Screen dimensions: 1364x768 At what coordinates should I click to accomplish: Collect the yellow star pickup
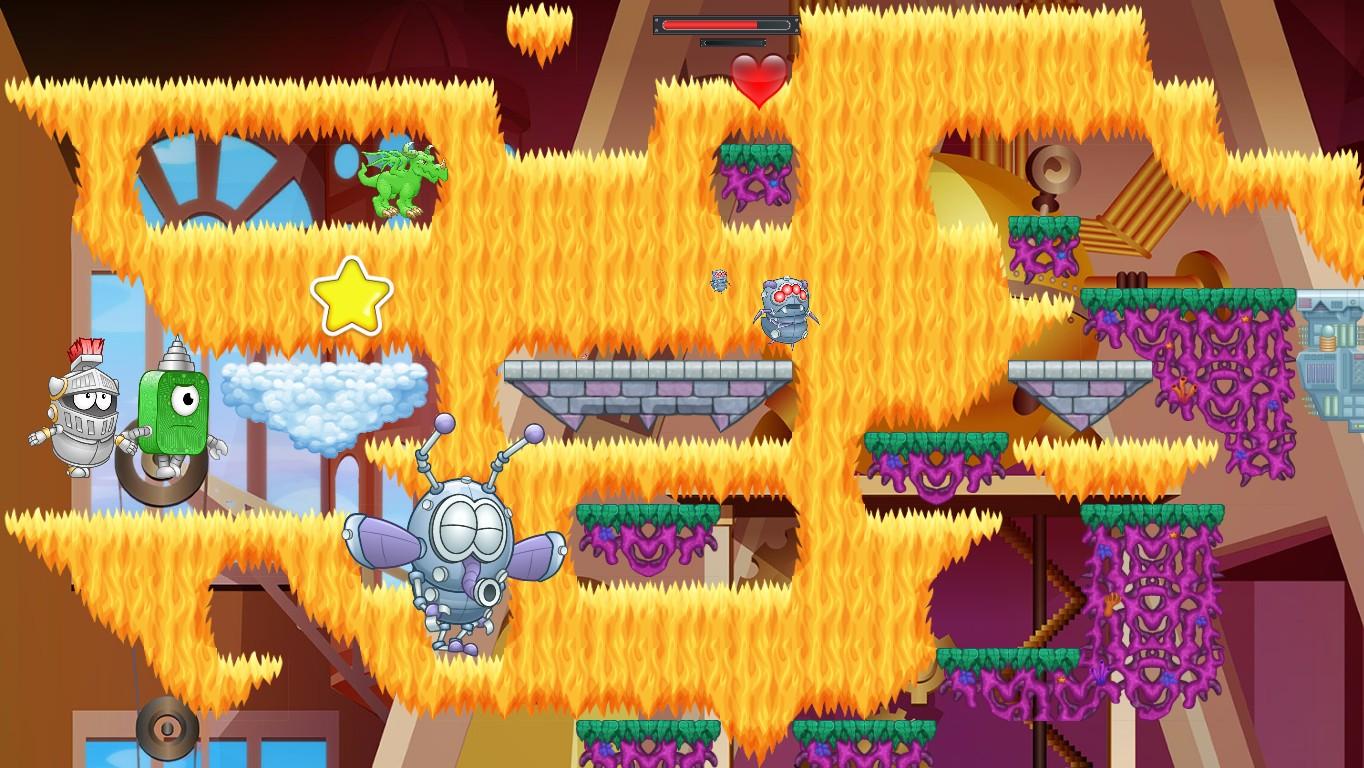tap(350, 298)
